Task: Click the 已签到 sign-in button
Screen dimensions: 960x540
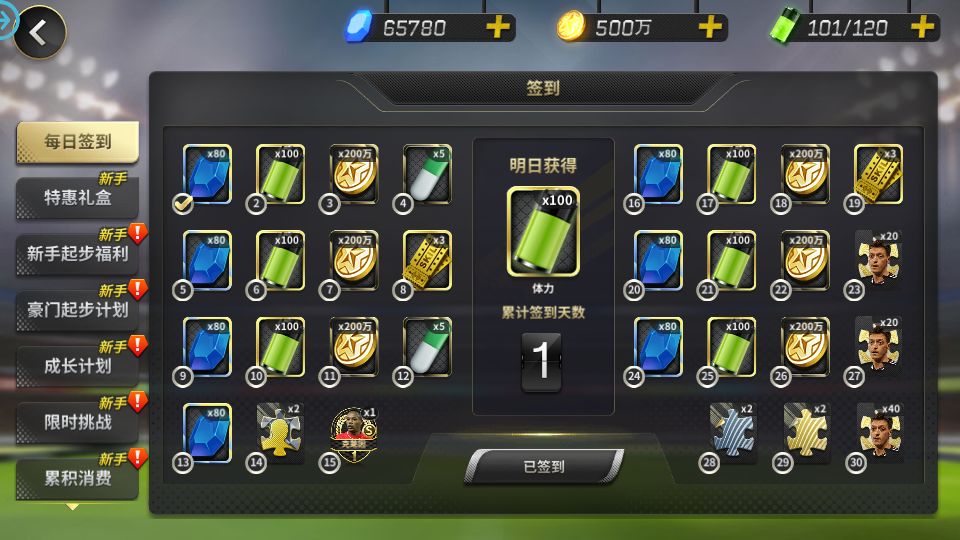Action: tap(543, 466)
